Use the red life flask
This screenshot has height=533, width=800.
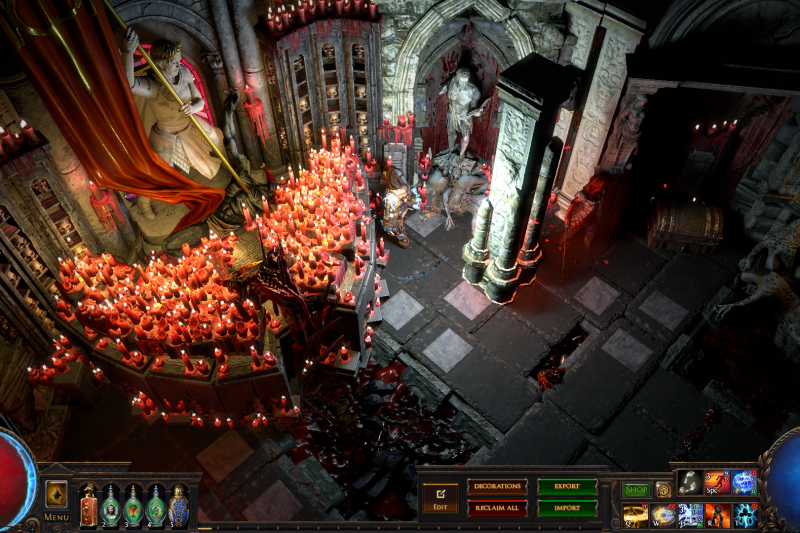pos(88,506)
